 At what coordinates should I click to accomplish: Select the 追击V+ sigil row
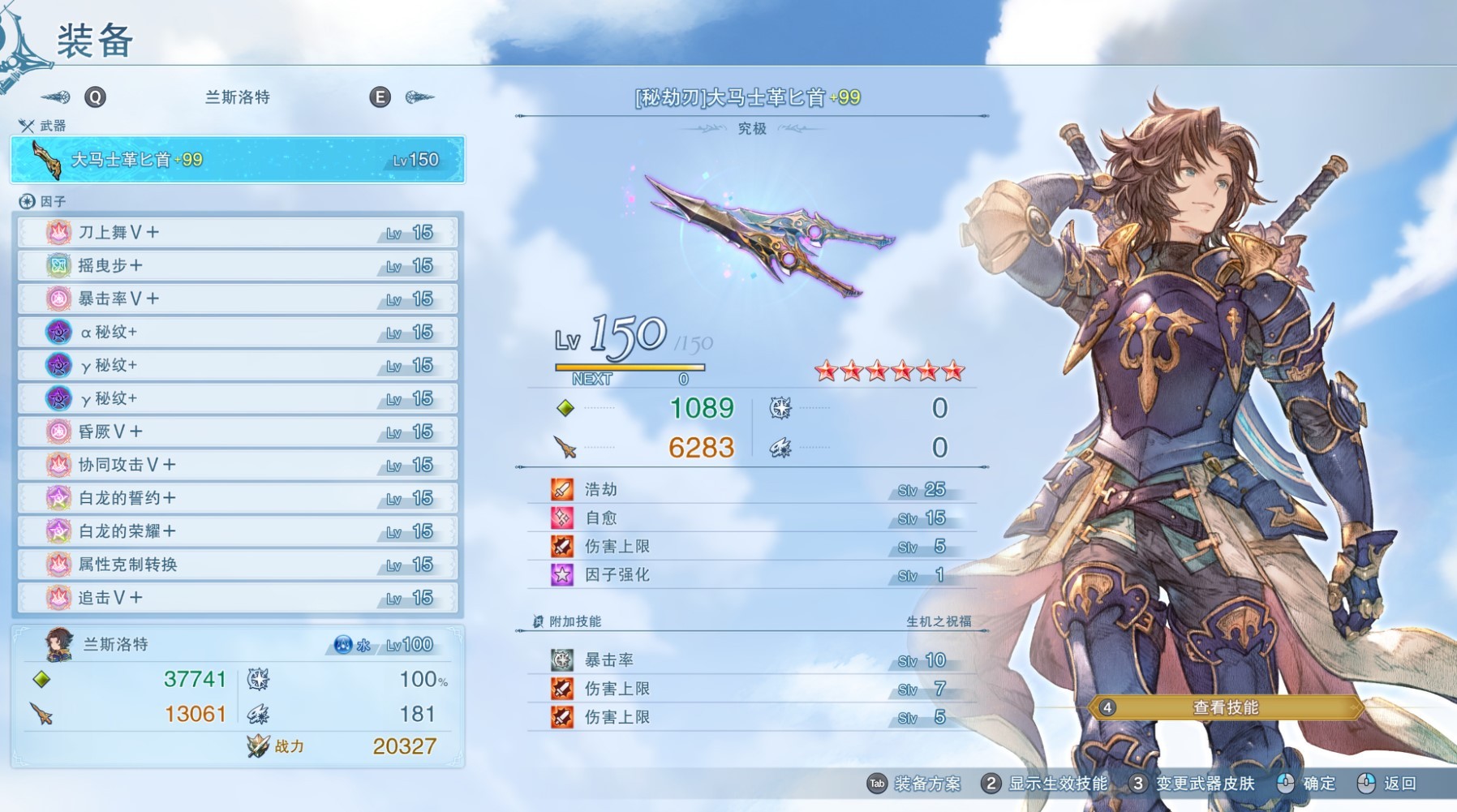(237, 598)
